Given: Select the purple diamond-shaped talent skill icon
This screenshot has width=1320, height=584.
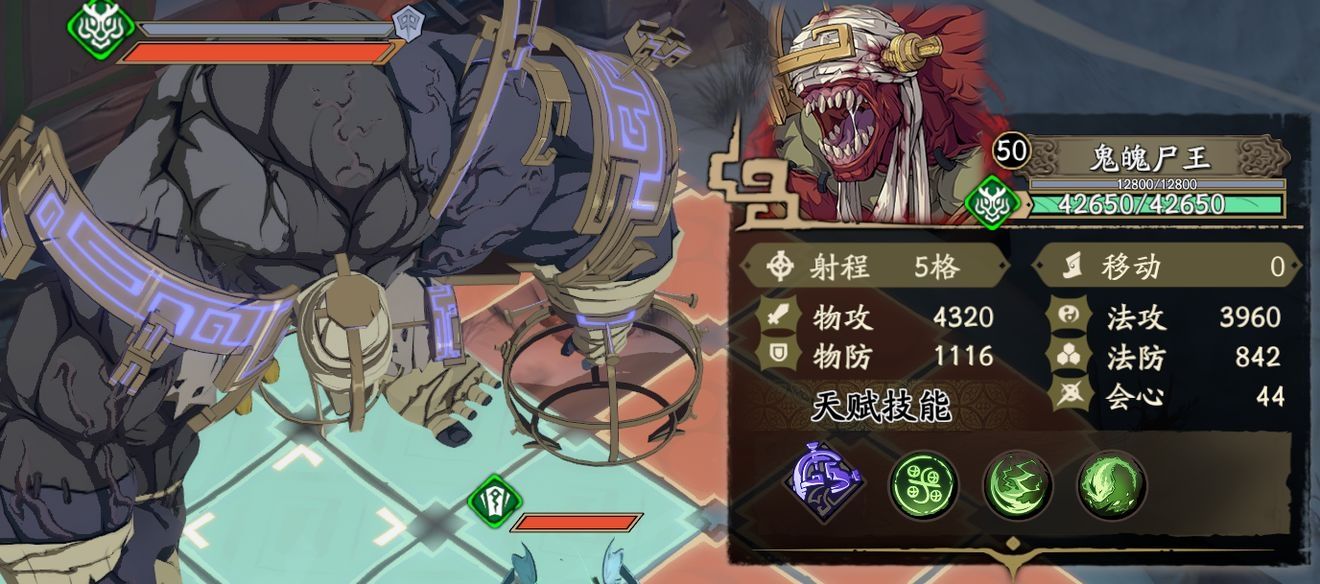Looking at the screenshot, I should pyautogui.click(x=825, y=483).
